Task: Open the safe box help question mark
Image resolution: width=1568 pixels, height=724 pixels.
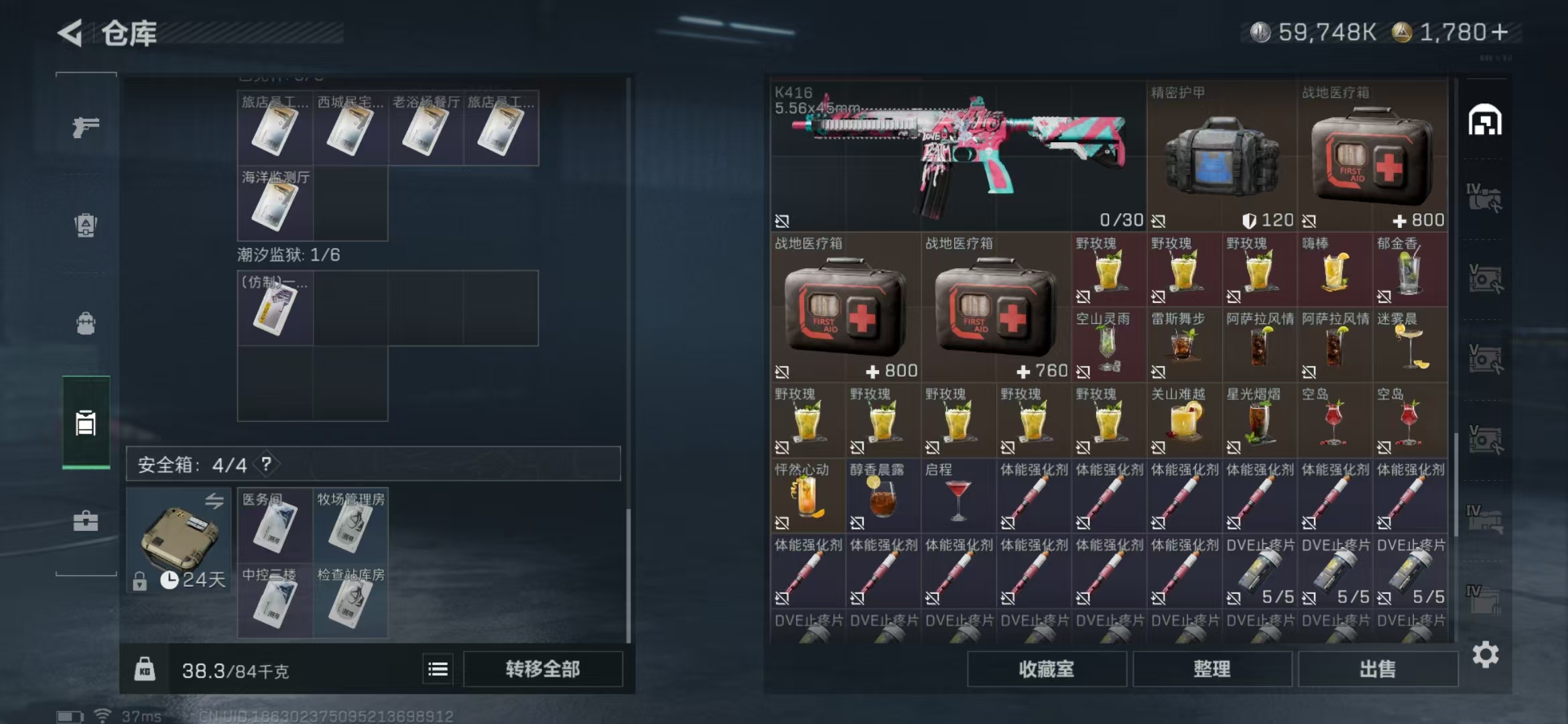Action: click(267, 464)
